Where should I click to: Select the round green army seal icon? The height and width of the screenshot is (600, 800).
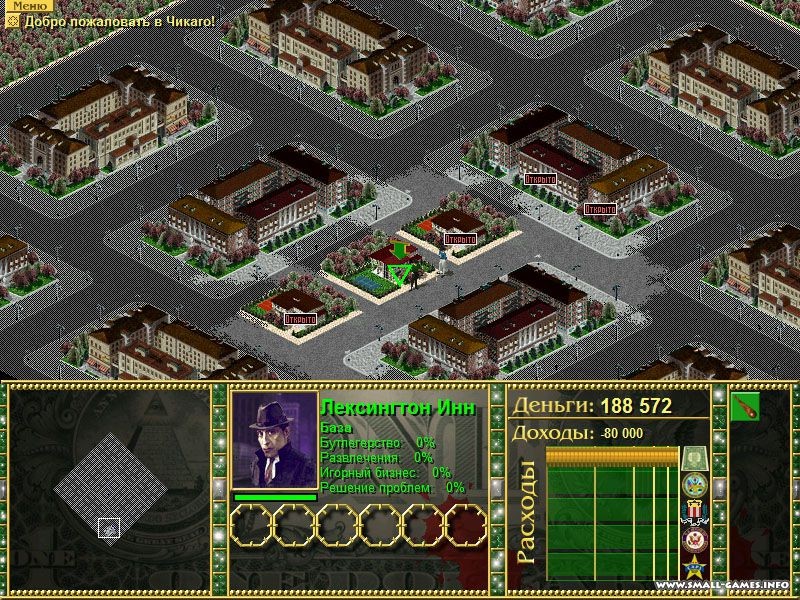pyautogui.click(x=694, y=485)
